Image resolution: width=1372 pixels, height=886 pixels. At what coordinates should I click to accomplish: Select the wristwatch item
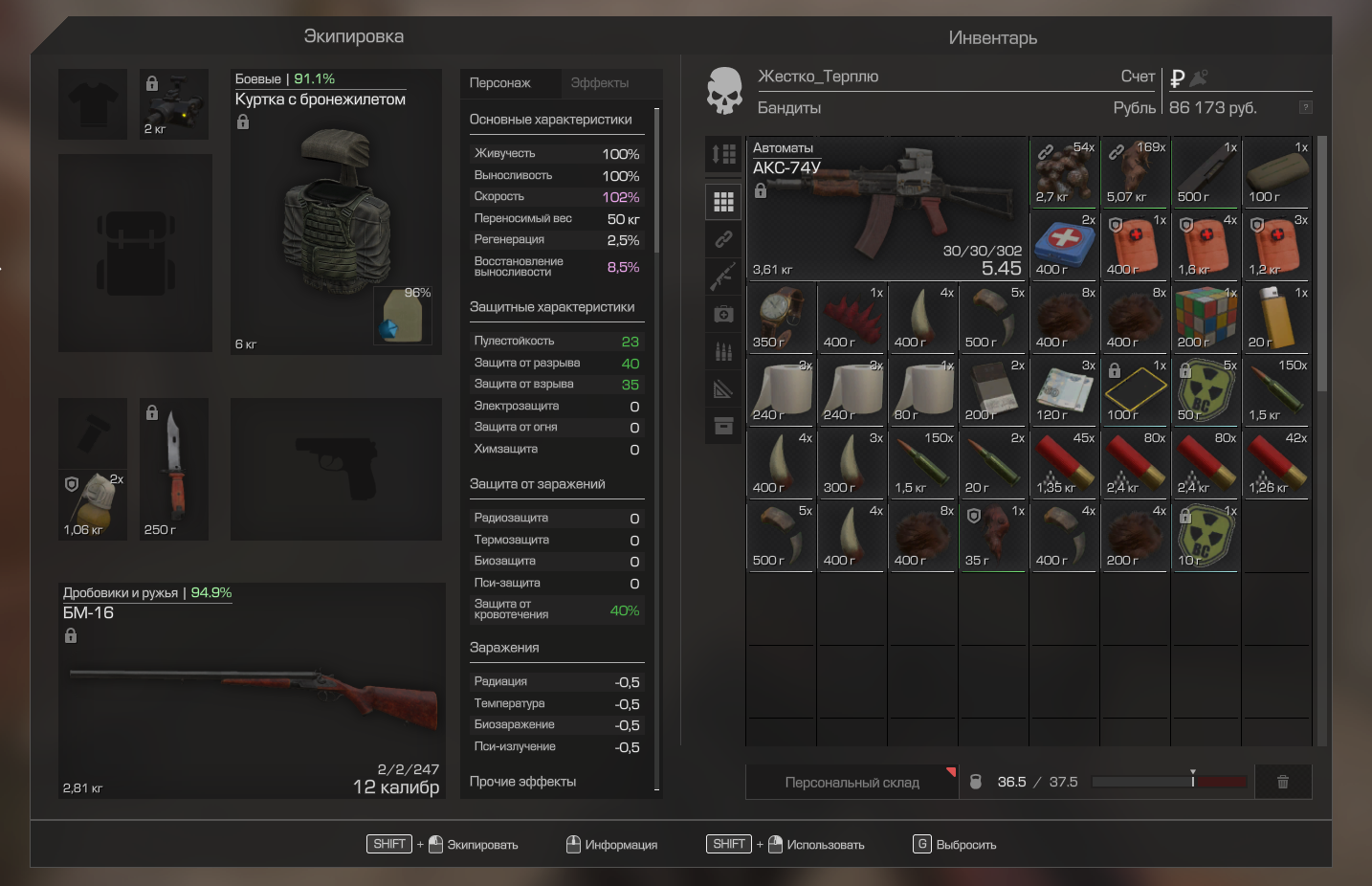781,317
